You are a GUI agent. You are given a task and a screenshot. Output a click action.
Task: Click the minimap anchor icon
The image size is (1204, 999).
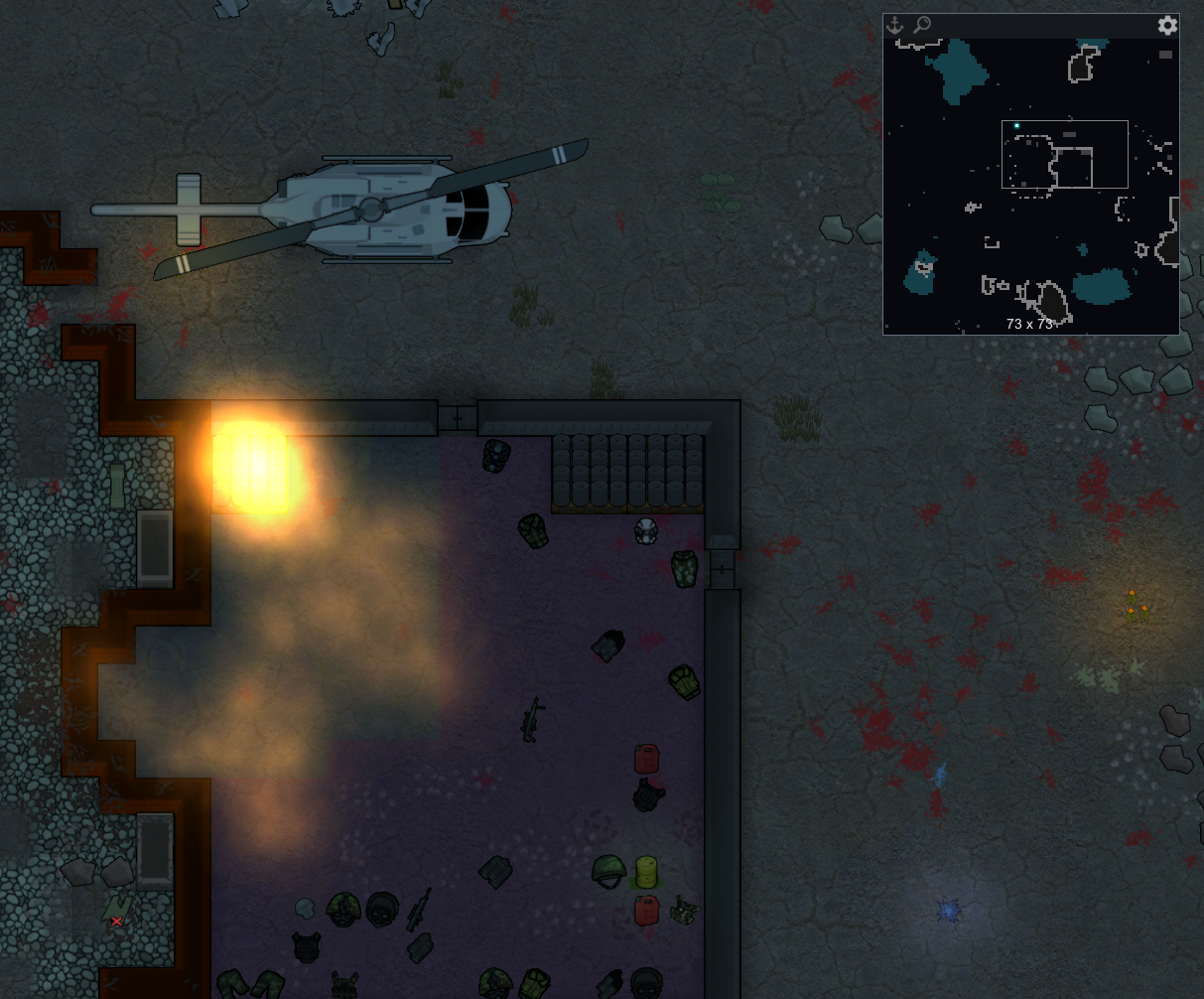coord(894,26)
